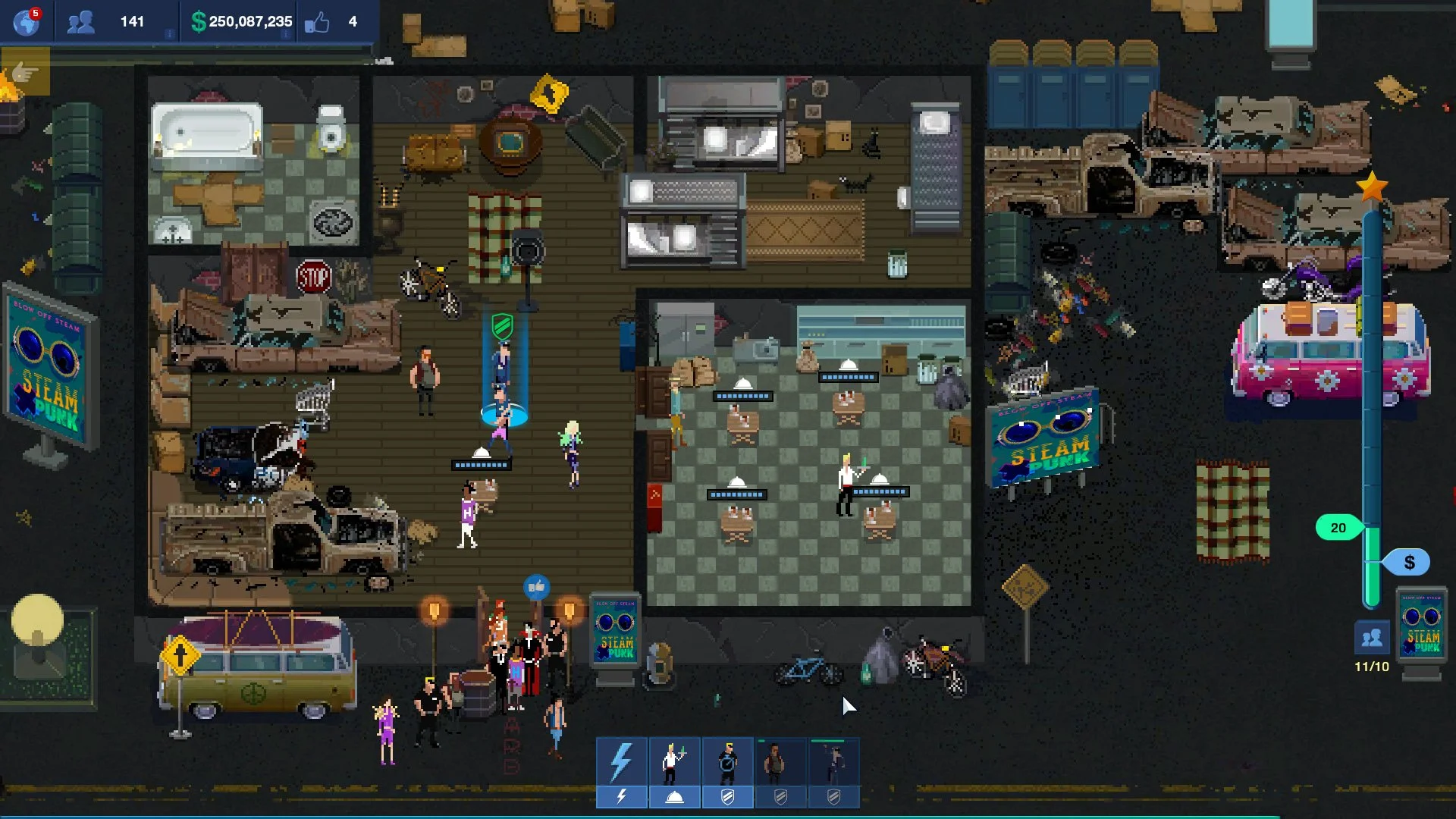Open the info tooltip beside the guest count
Screen dimensions: 1456x819
click(170, 33)
